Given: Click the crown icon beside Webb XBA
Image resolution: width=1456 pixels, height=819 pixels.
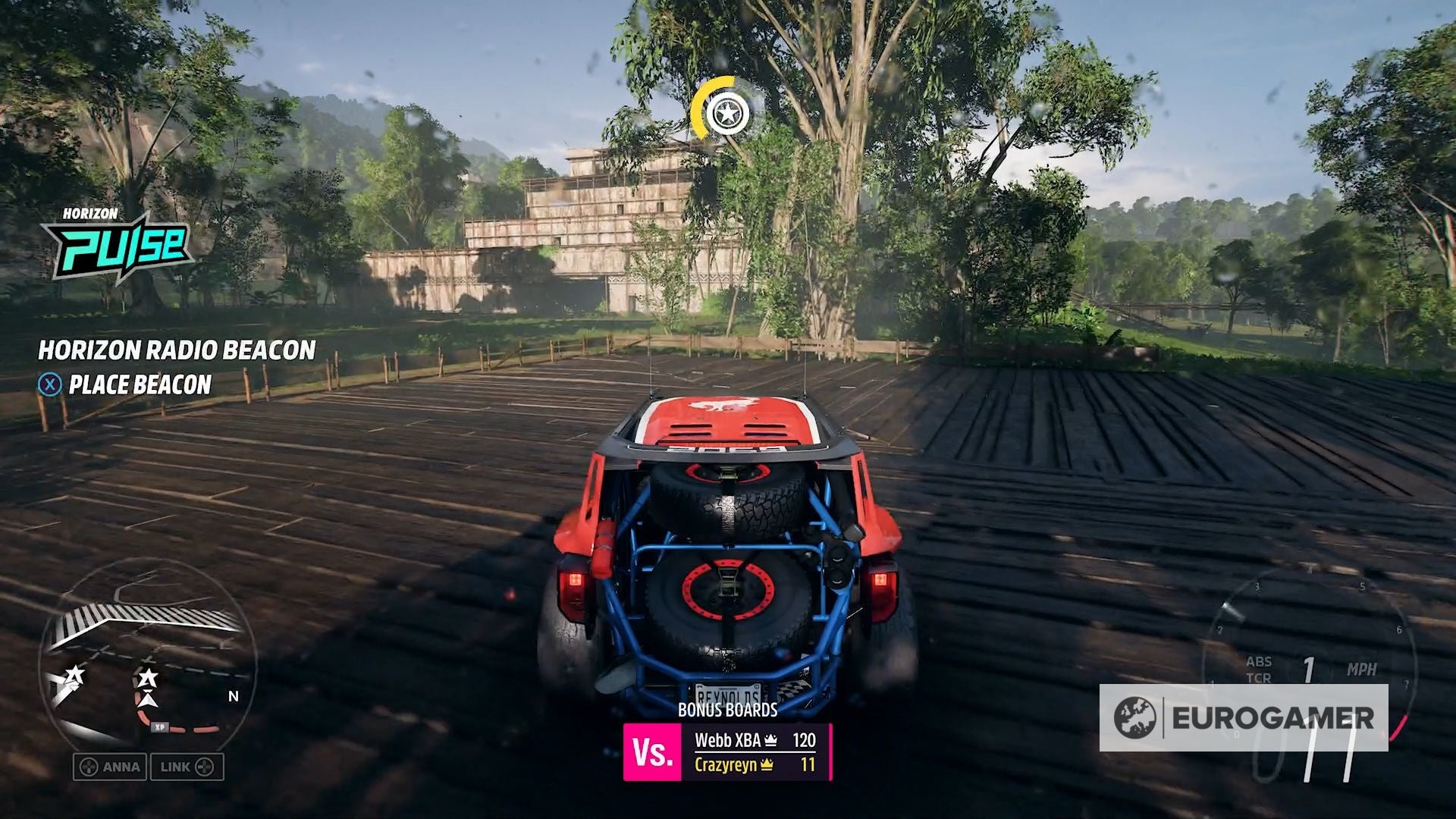Looking at the screenshot, I should 771,739.
